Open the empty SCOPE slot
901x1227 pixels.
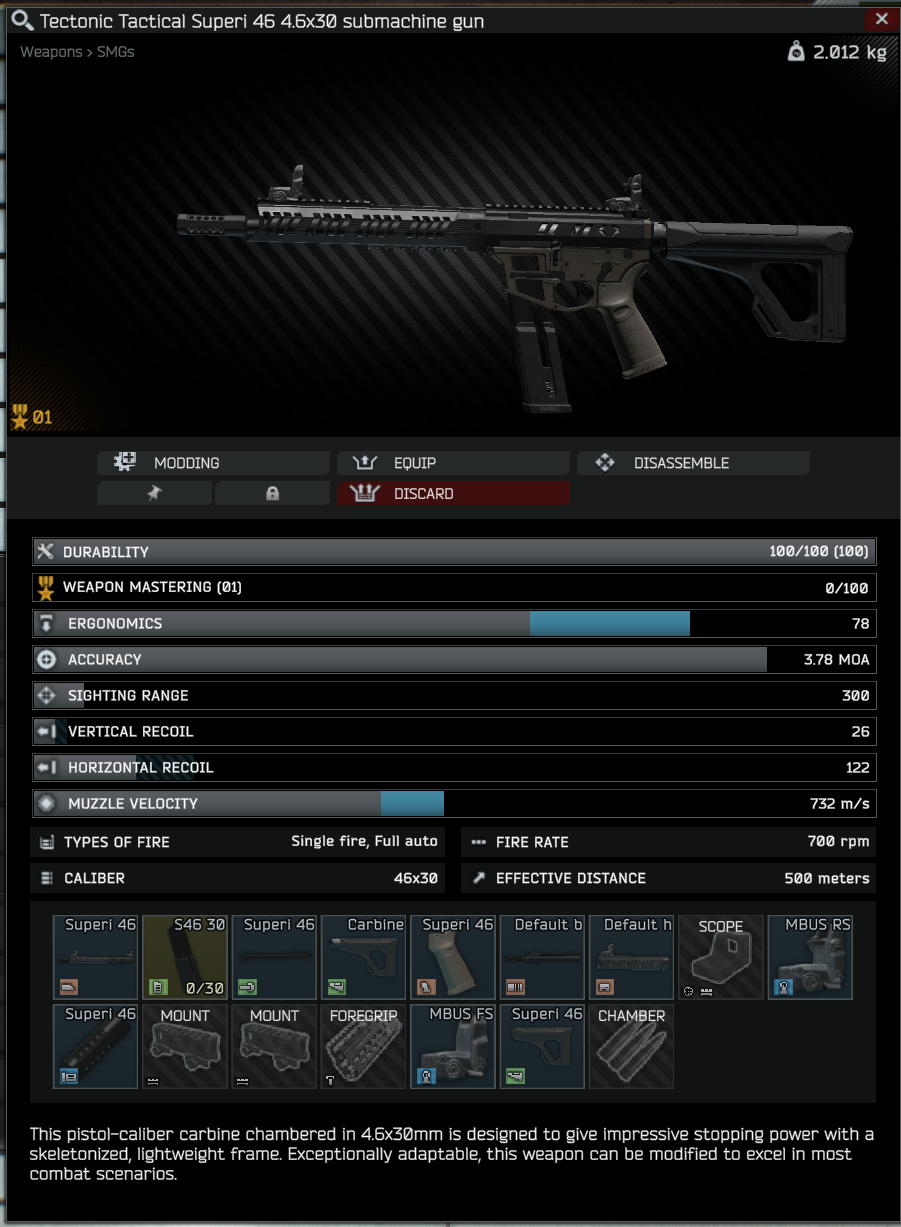(721, 957)
